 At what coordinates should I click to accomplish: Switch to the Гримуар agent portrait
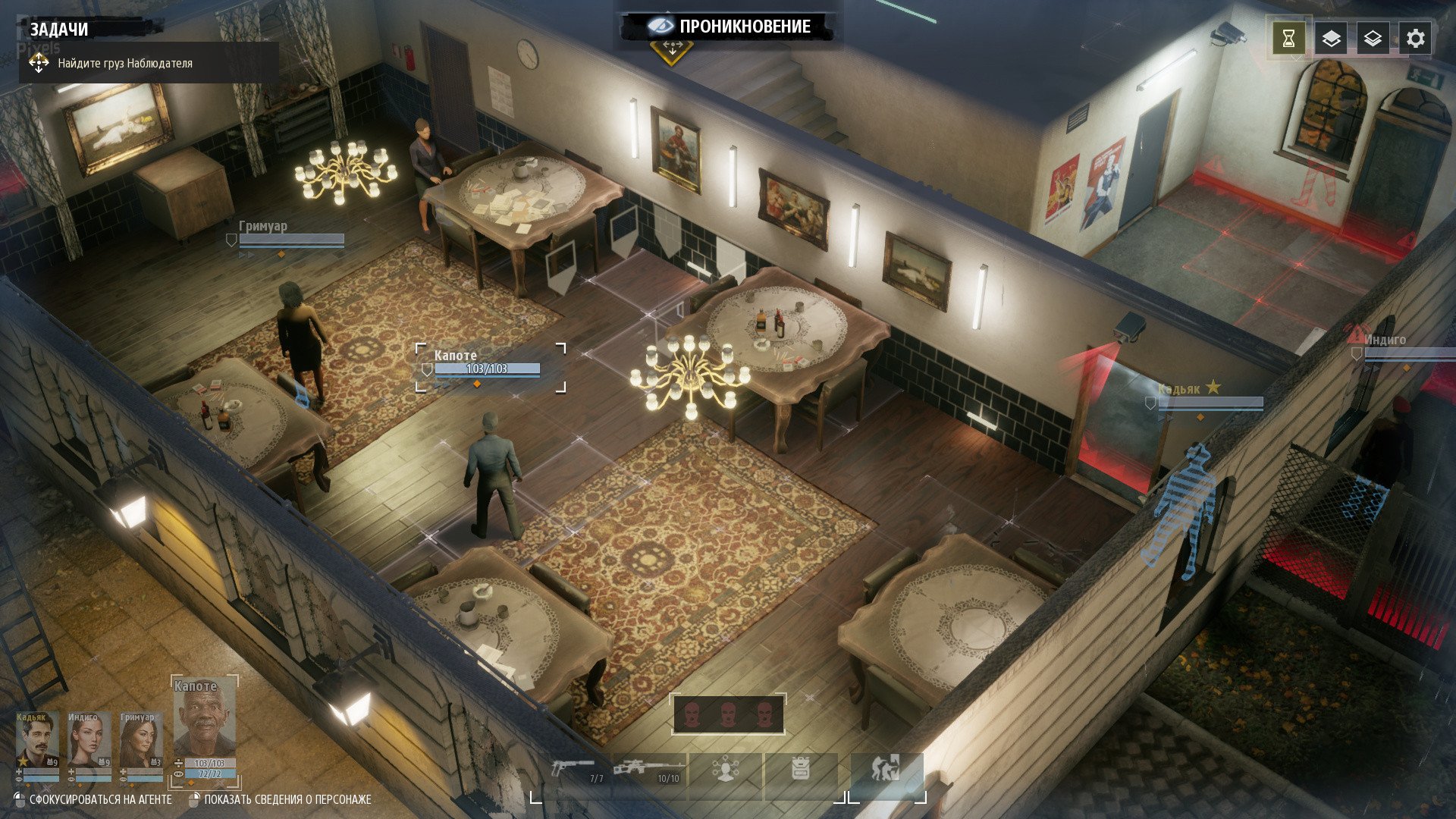[x=141, y=742]
